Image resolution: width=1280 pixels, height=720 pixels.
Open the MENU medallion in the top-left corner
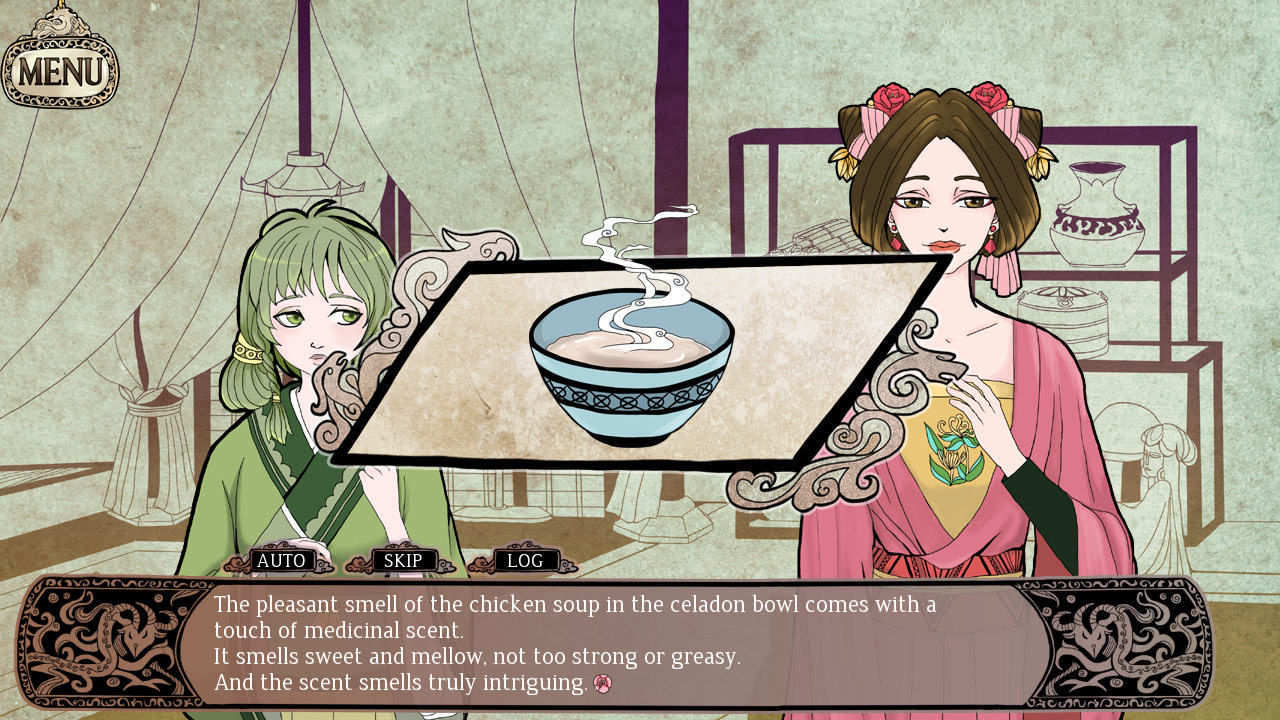62,68
